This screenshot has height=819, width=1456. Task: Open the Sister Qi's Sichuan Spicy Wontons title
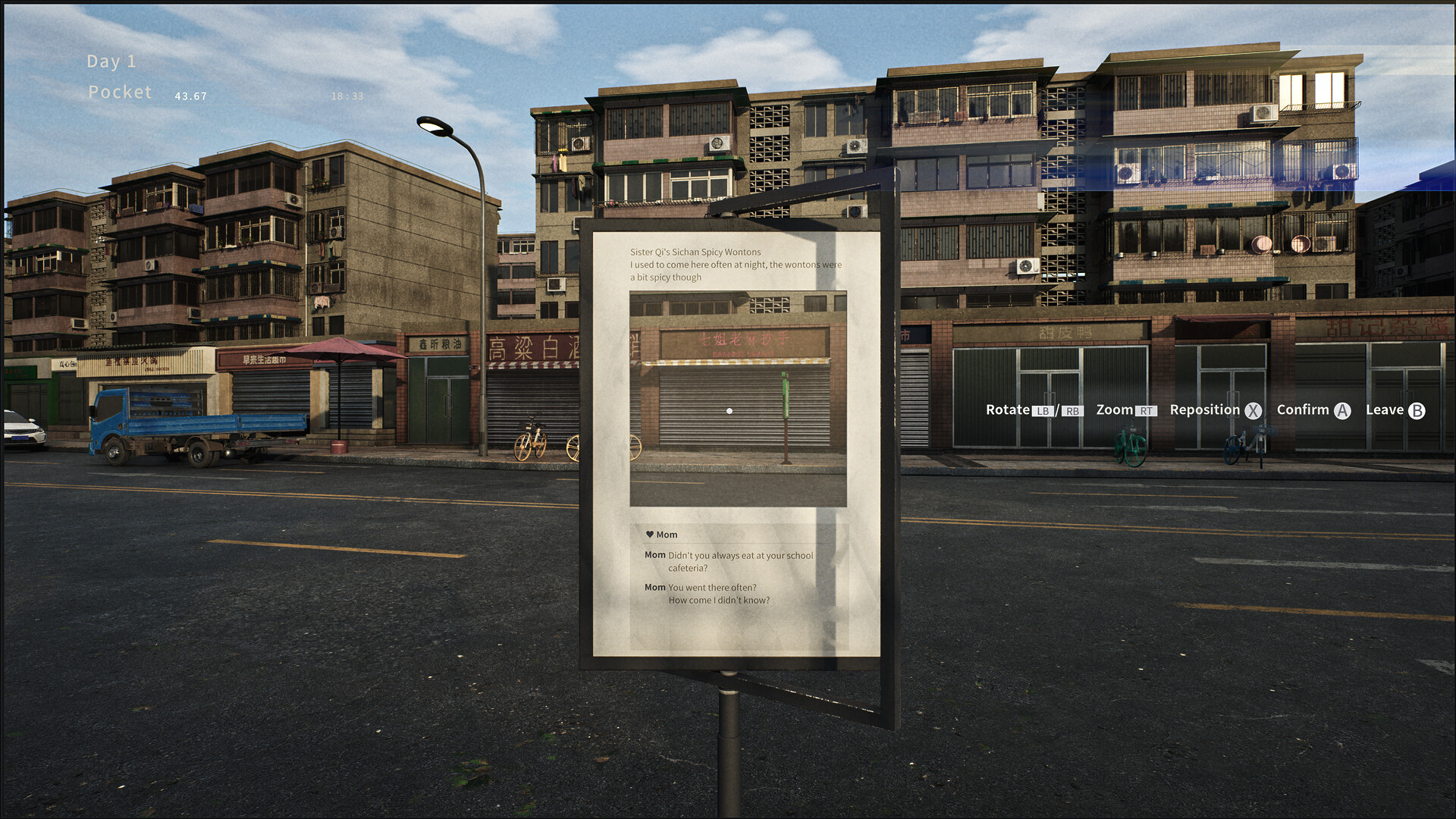pos(695,252)
